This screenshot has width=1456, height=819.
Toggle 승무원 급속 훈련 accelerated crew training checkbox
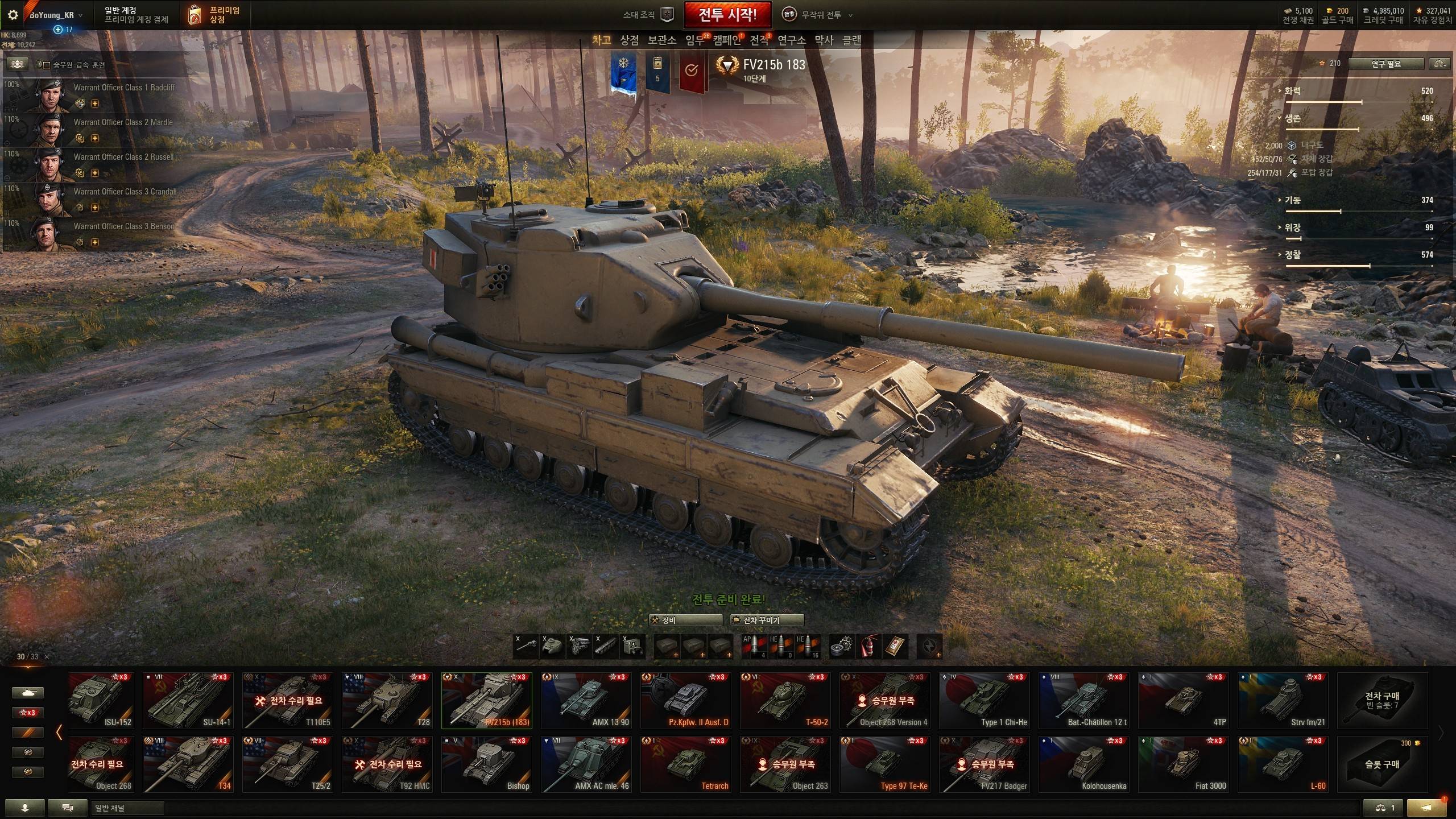point(47,65)
